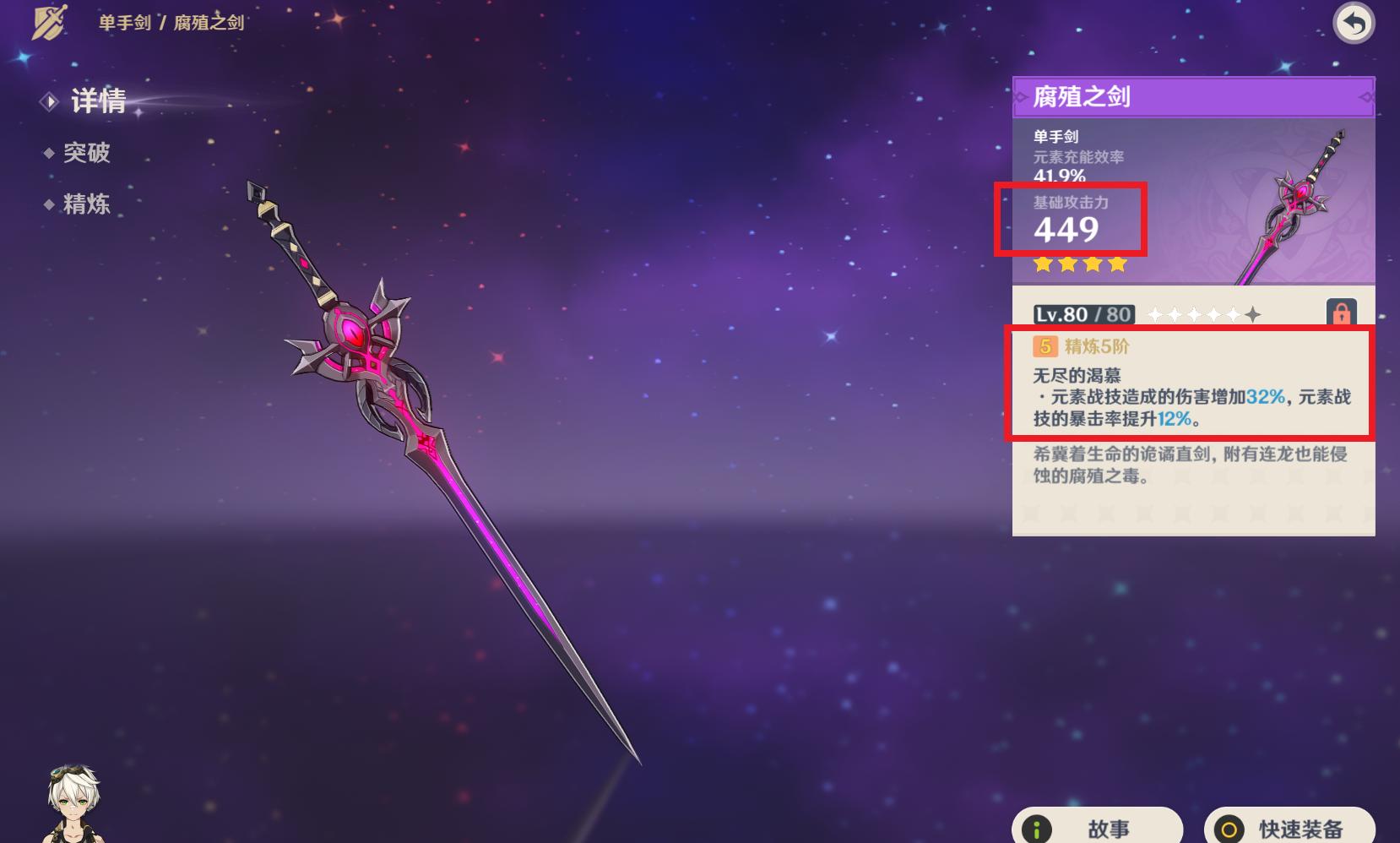Screen dimensions: 1400x843
Task: Expand the 突破 section
Action: click(86, 154)
